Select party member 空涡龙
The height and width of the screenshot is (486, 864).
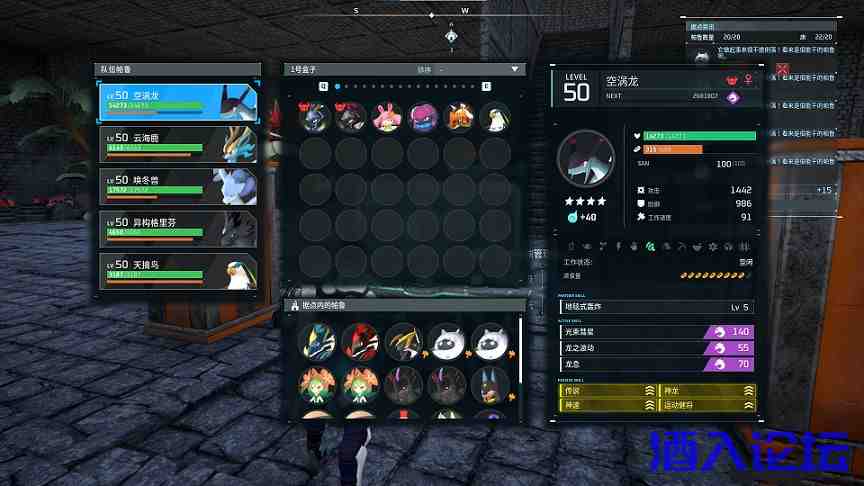[178, 100]
